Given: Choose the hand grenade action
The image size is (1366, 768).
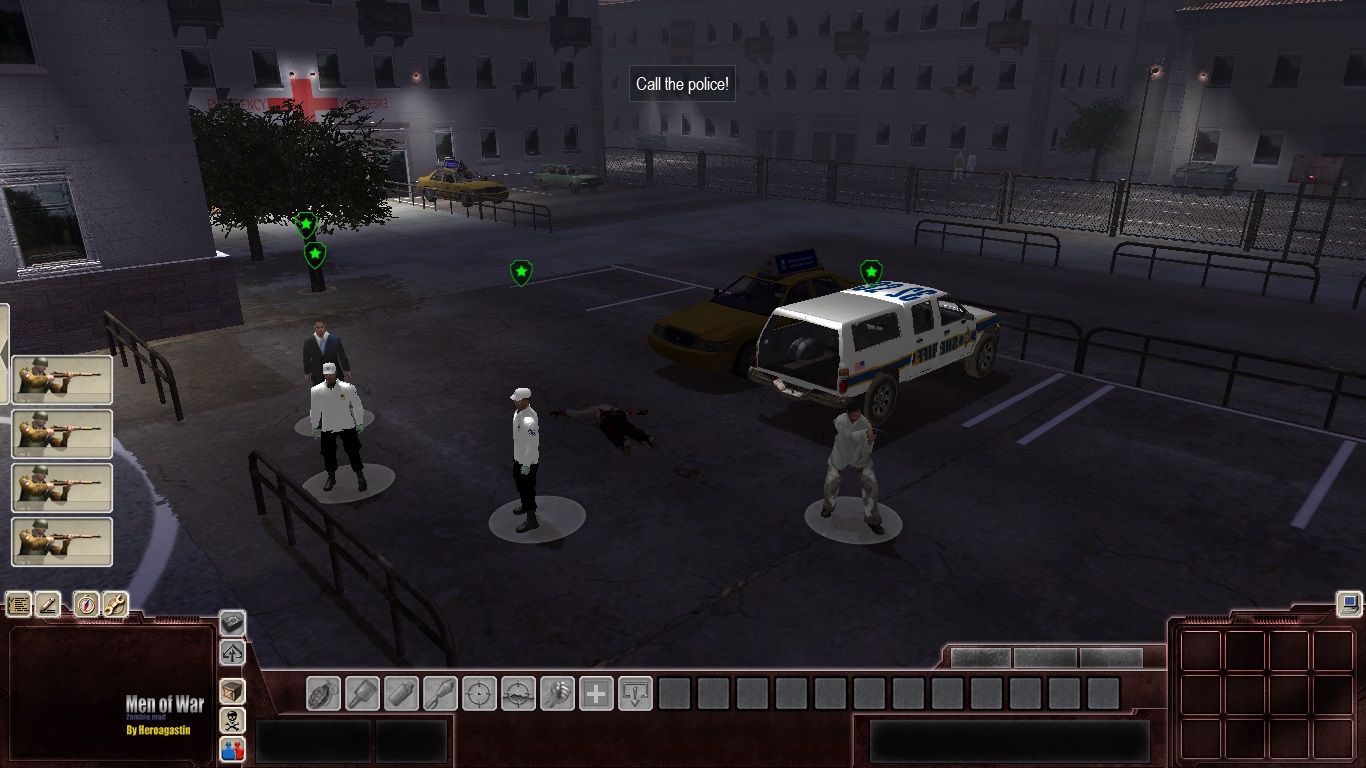Looking at the screenshot, I should tap(323, 693).
